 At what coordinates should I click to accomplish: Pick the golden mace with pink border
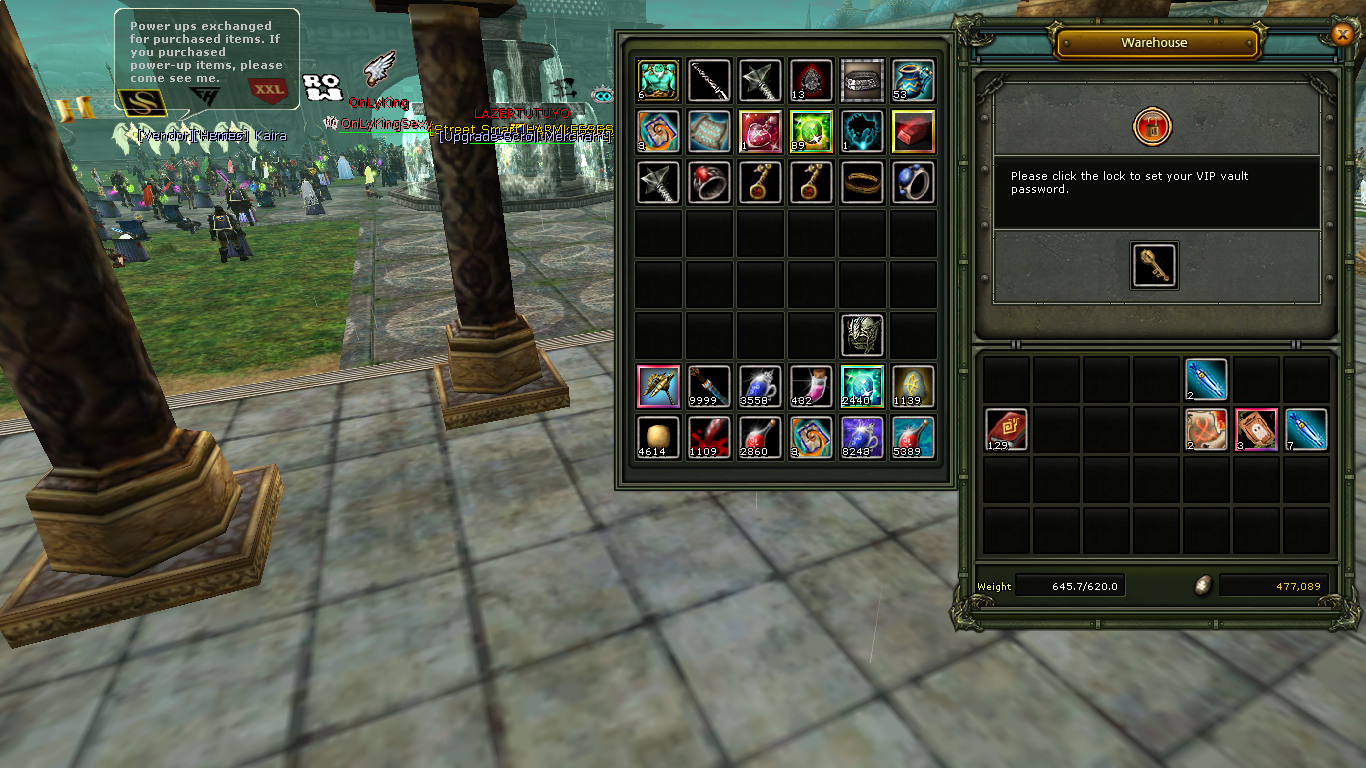point(658,387)
